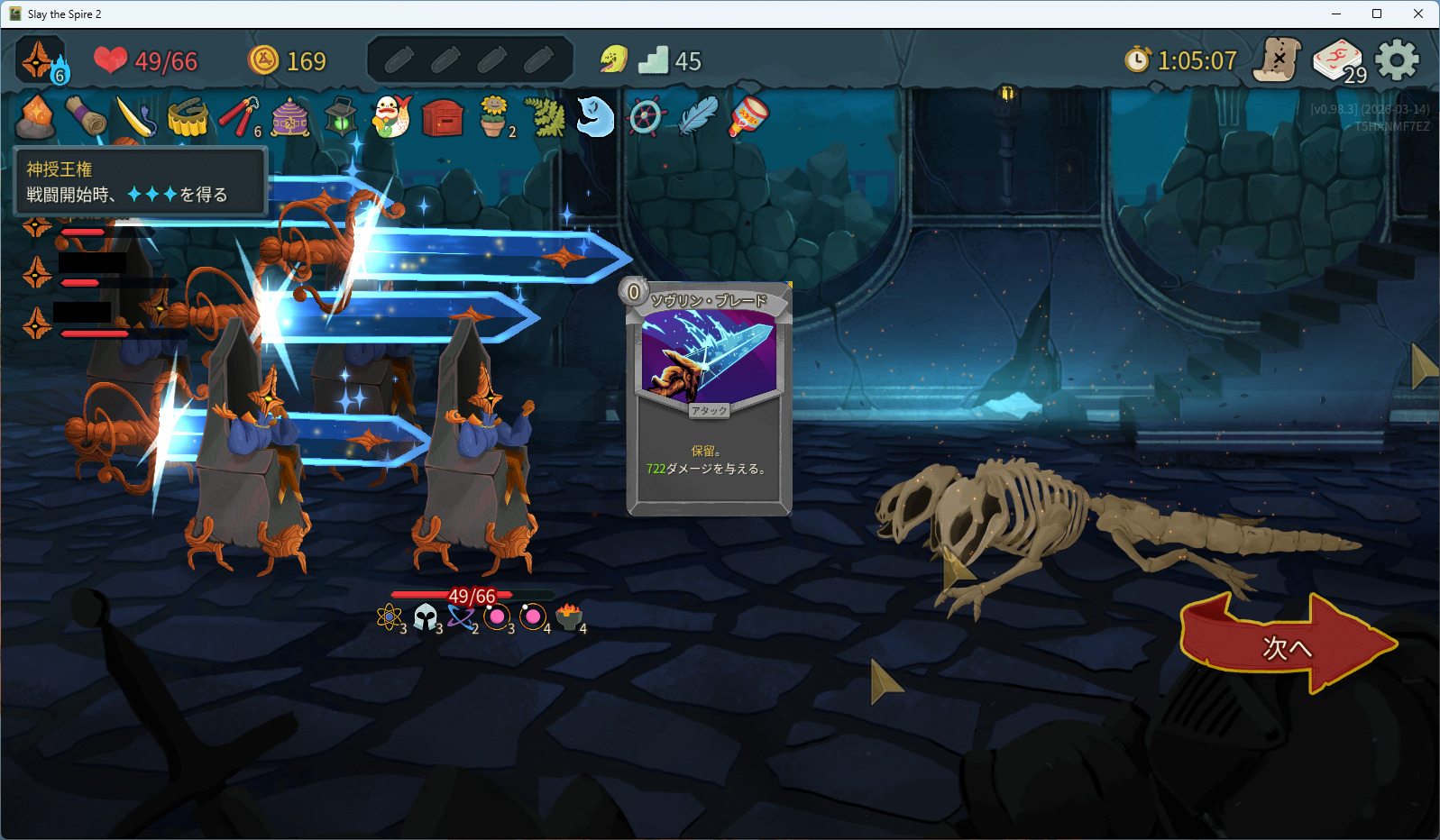Inspect the helmet buff status icon

coord(426,617)
